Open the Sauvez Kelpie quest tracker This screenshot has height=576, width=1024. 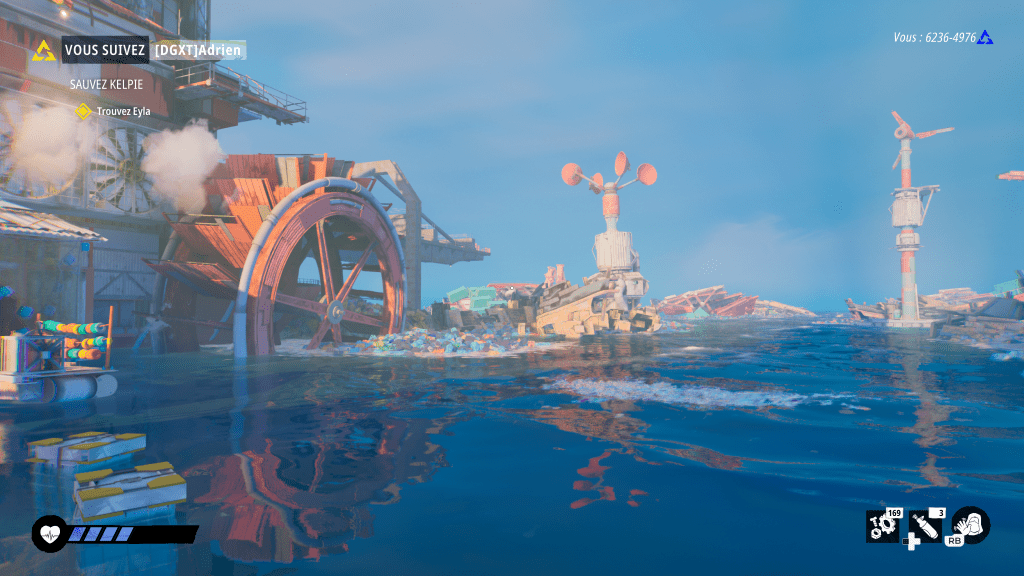pyautogui.click(x=106, y=84)
